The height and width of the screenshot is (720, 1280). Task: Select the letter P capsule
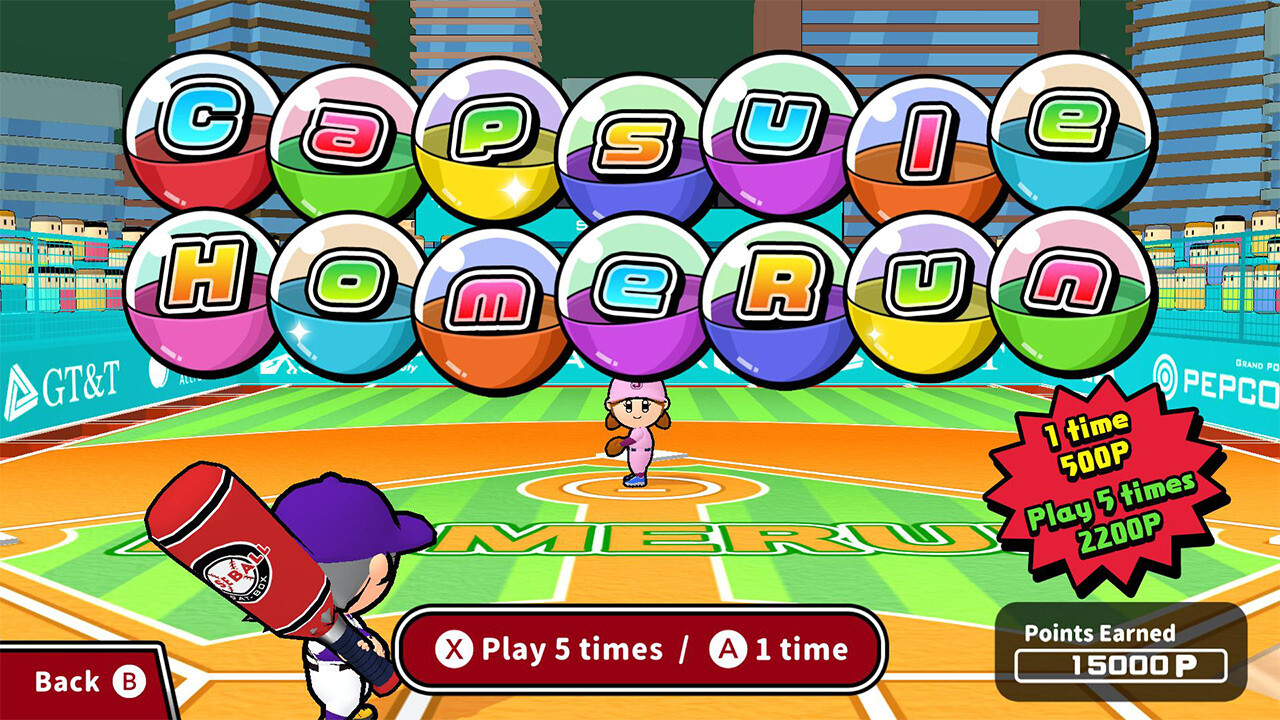tap(482, 130)
